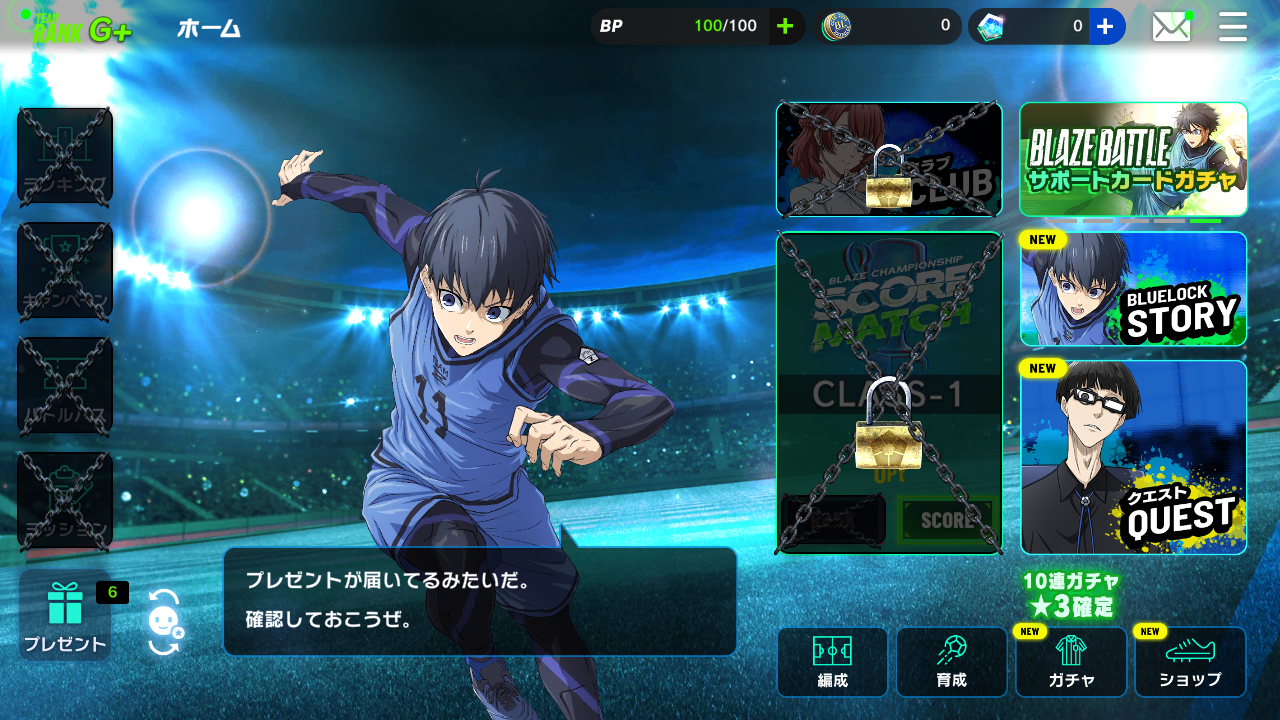Refill BP using the green plus button
1280x720 pixels.
(x=787, y=26)
